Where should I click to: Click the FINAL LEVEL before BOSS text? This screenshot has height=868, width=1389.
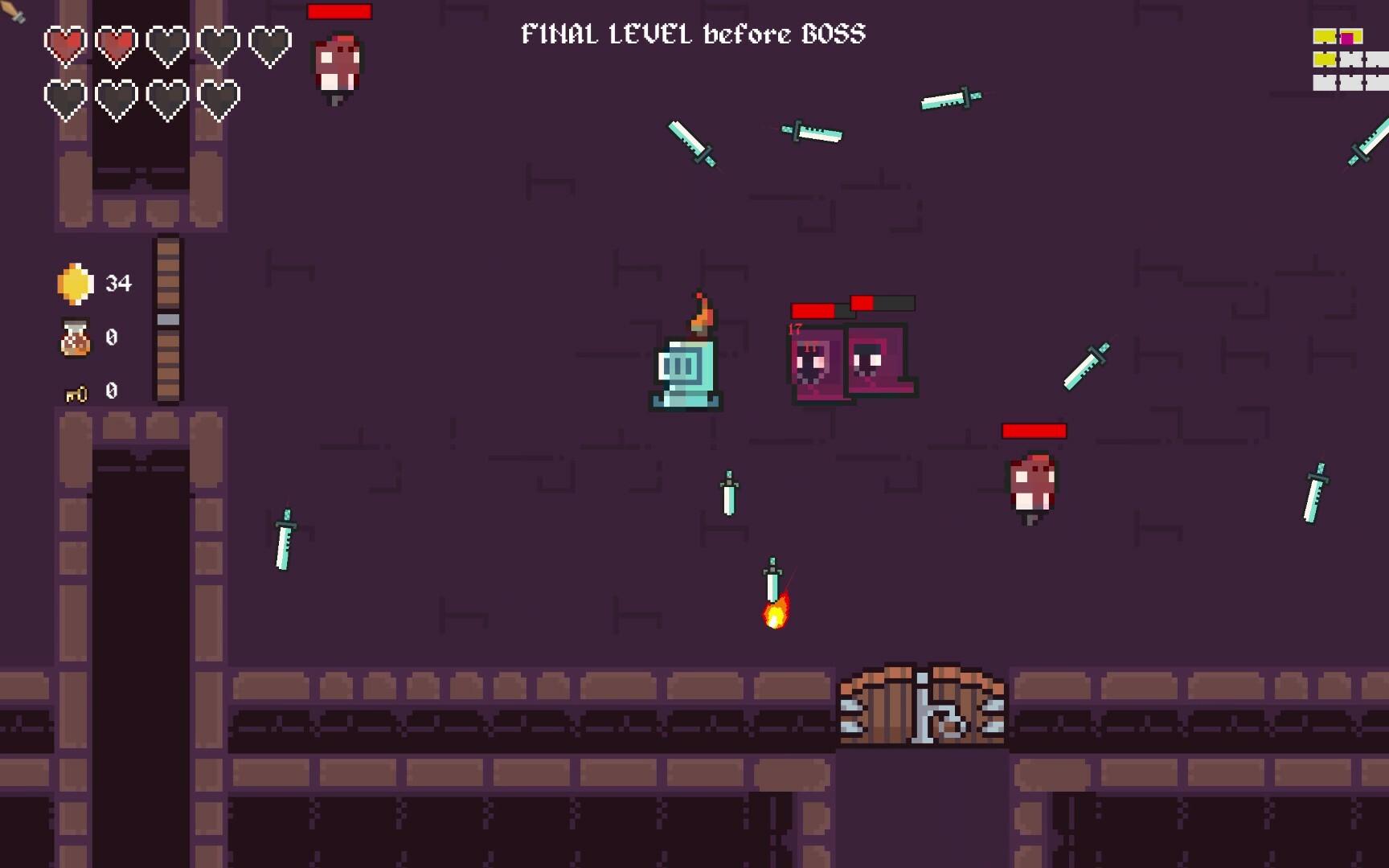[x=693, y=34]
